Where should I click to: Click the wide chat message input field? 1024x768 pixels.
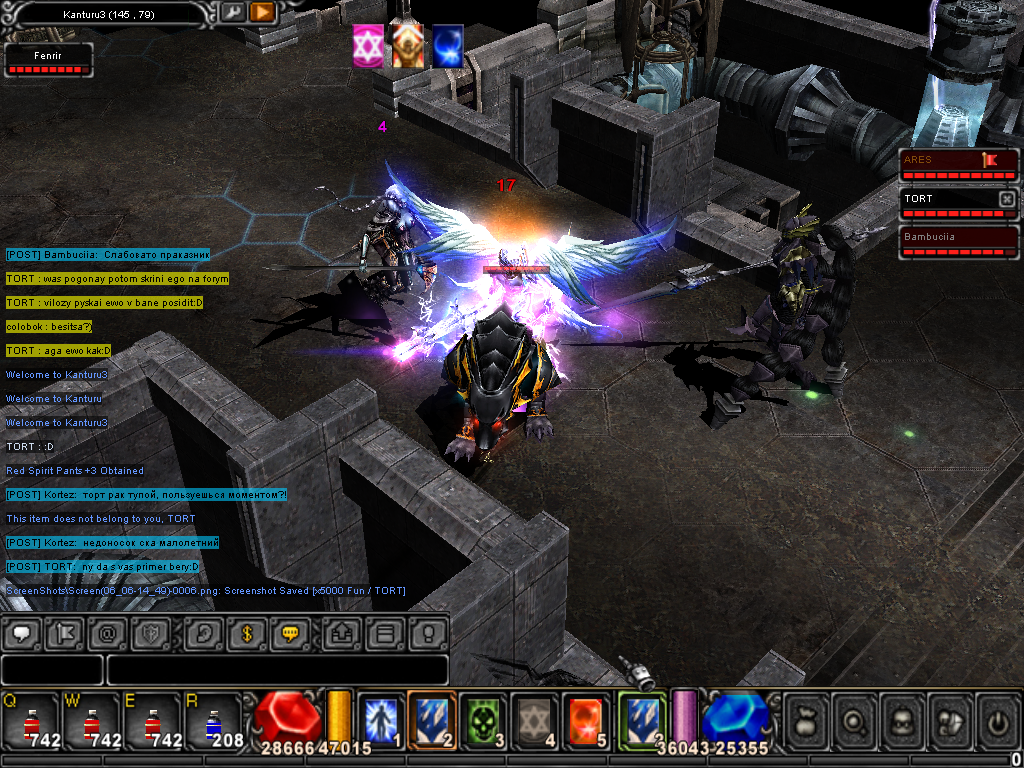(277, 670)
